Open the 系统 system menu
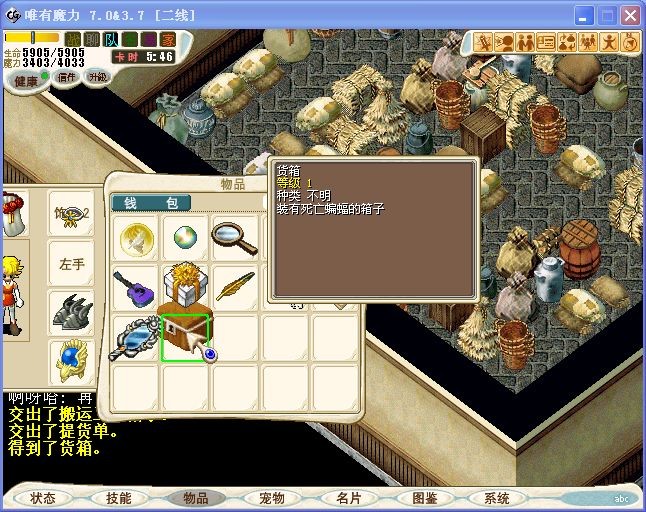The width and height of the screenshot is (646, 512). pos(497,497)
